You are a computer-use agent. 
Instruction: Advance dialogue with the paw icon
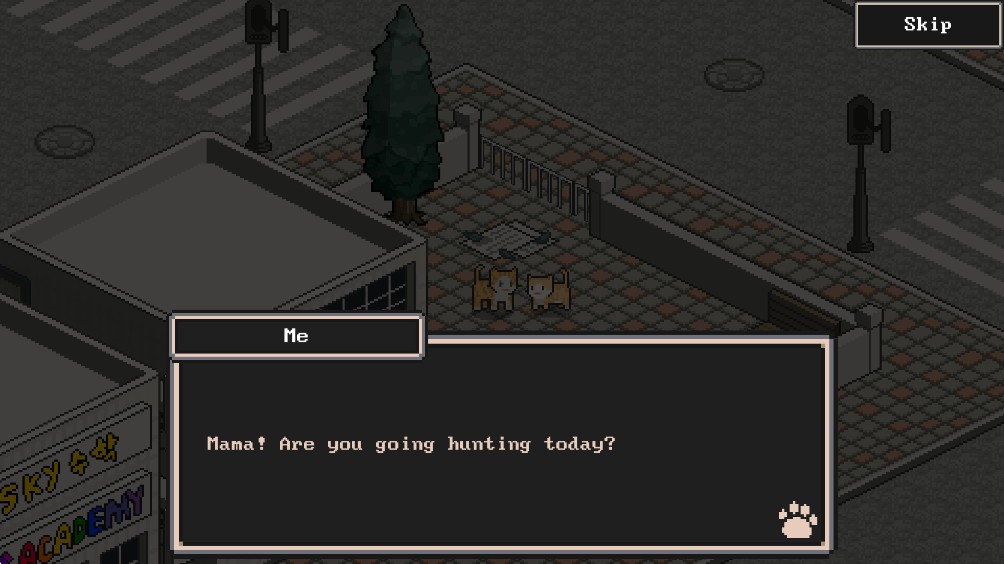click(x=797, y=520)
